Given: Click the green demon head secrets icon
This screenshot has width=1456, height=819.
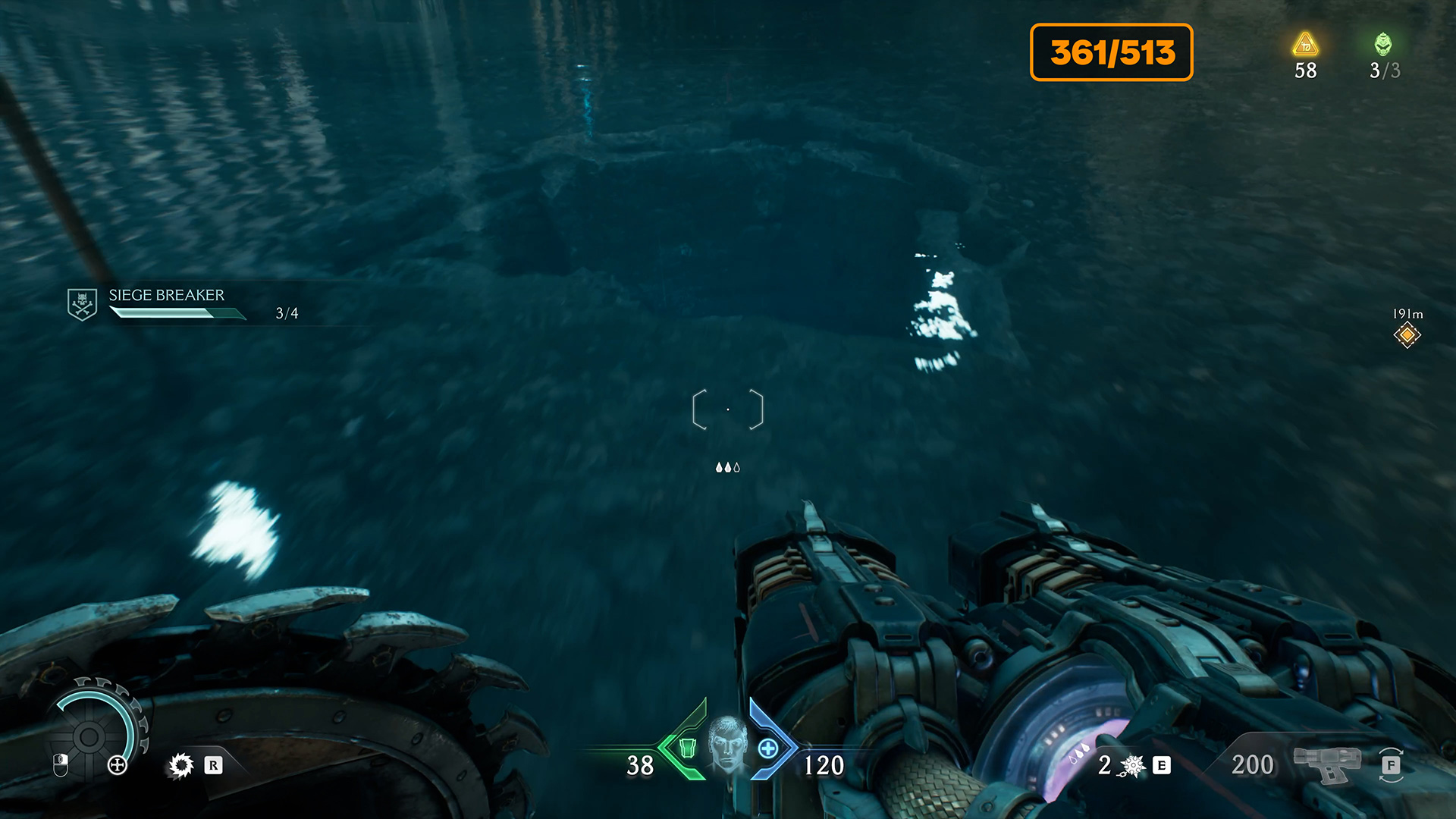Looking at the screenshot, I should point(1383,45).
